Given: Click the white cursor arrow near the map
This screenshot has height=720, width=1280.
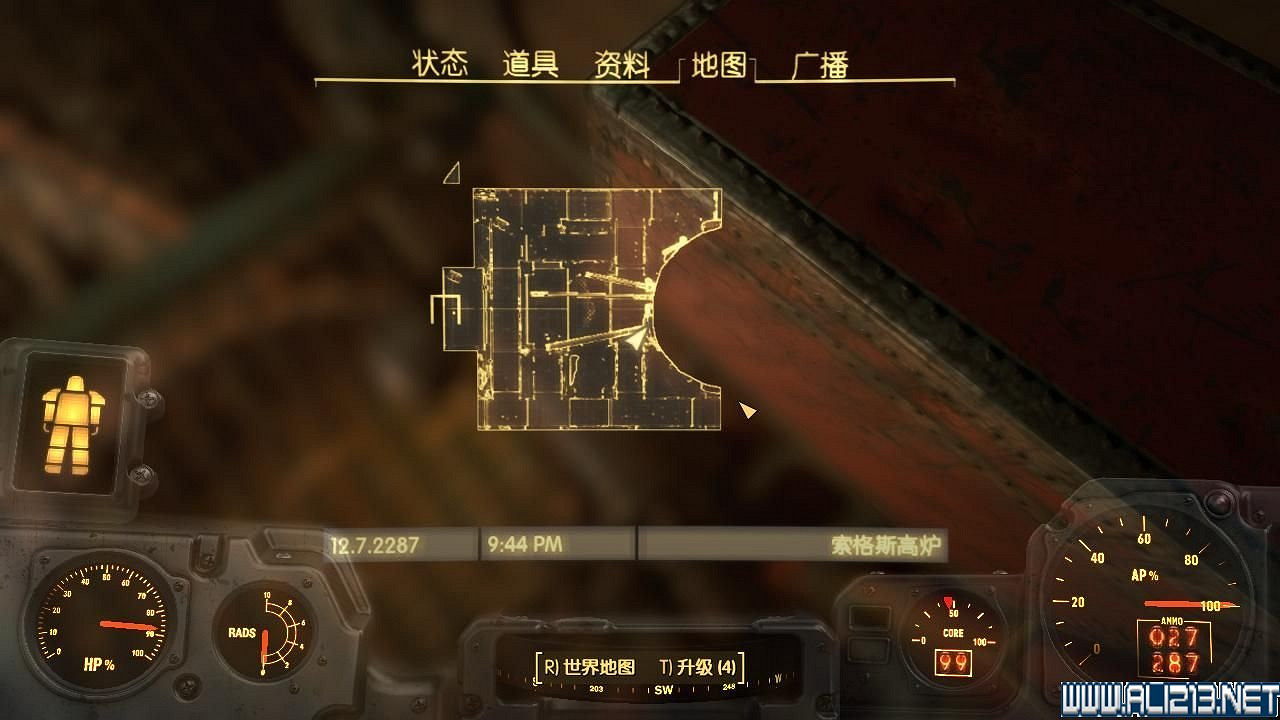Looking at the screenshot, I should 747,410.
